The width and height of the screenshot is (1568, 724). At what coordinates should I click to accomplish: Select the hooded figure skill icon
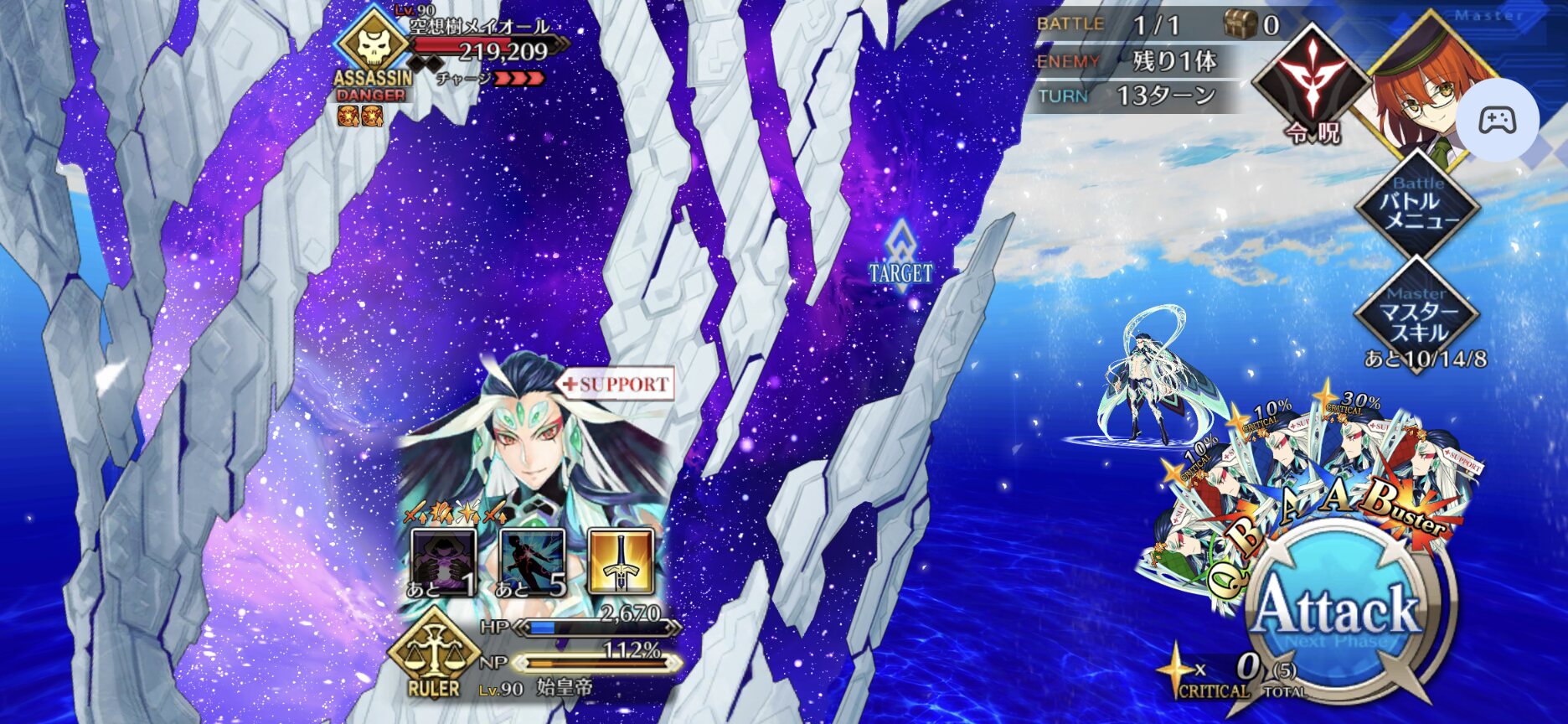point(443,561)
